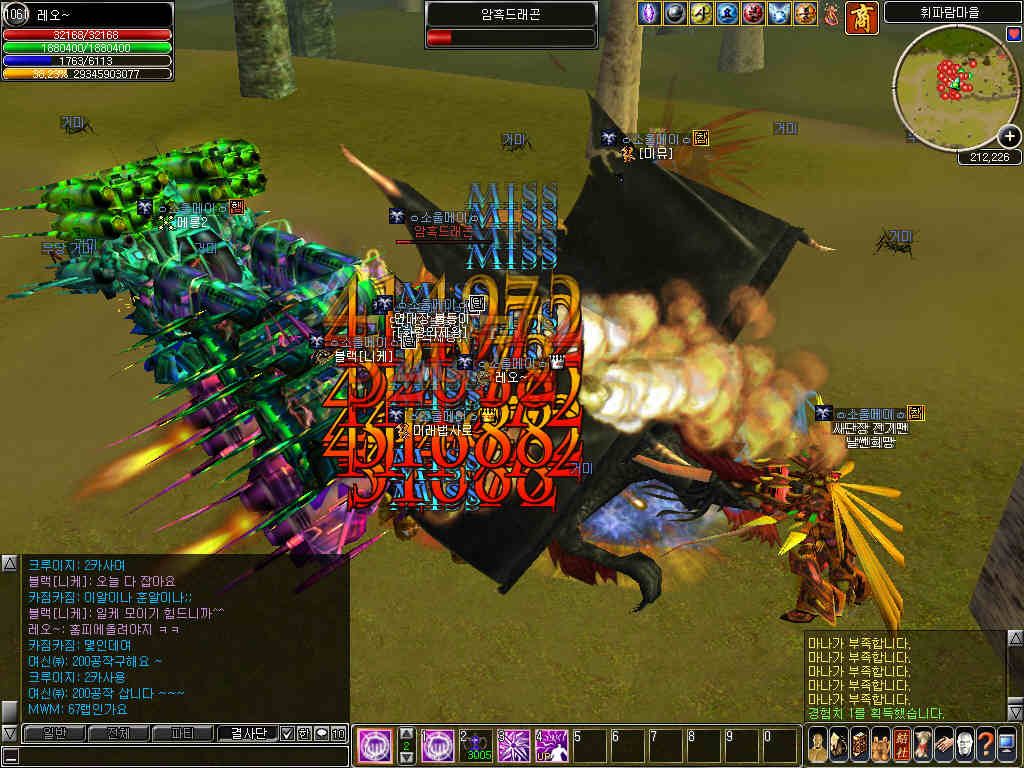Click the heart icon beside the minimap

1013,34
